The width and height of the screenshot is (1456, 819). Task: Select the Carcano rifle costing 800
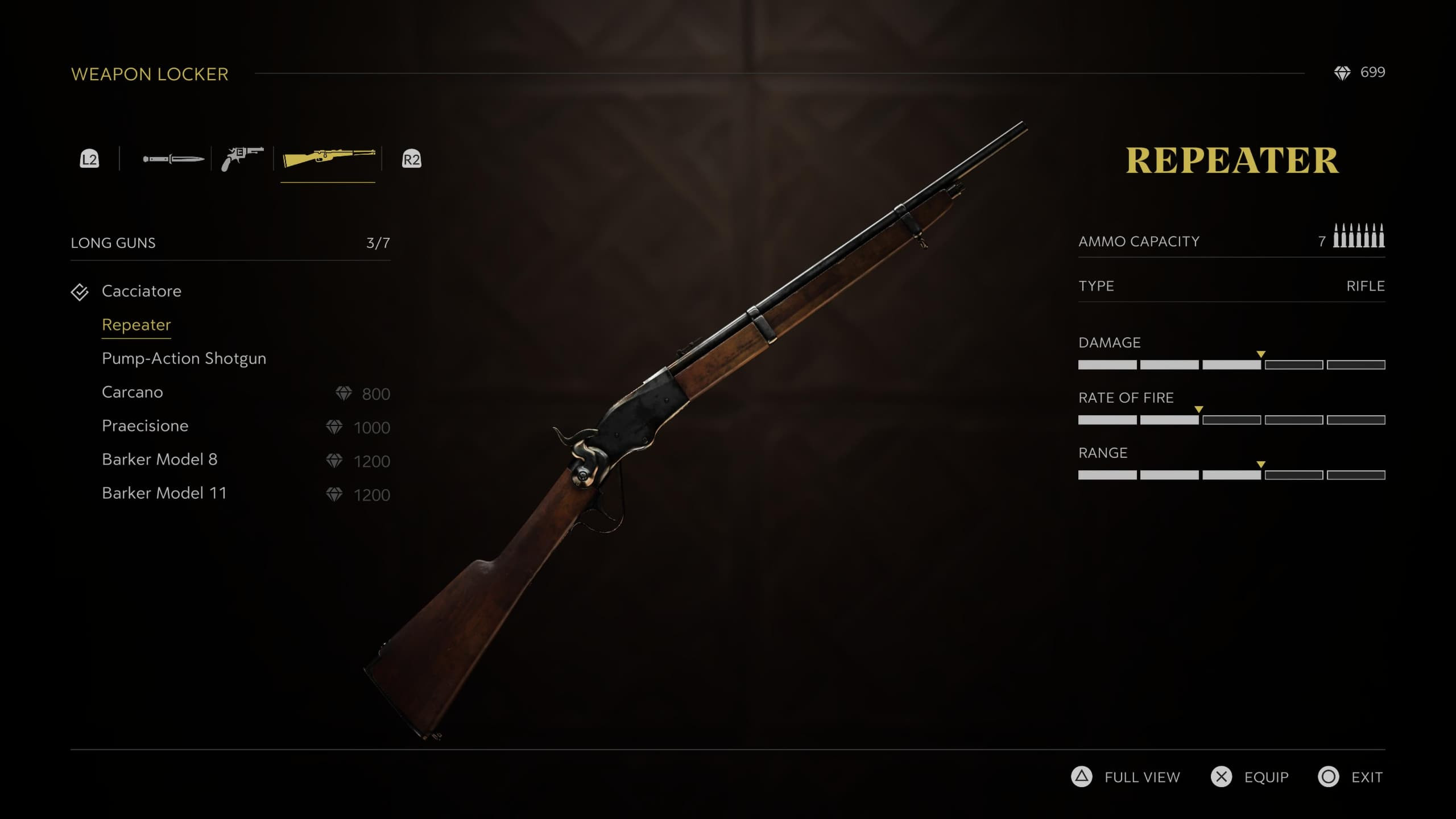(133, 392)
